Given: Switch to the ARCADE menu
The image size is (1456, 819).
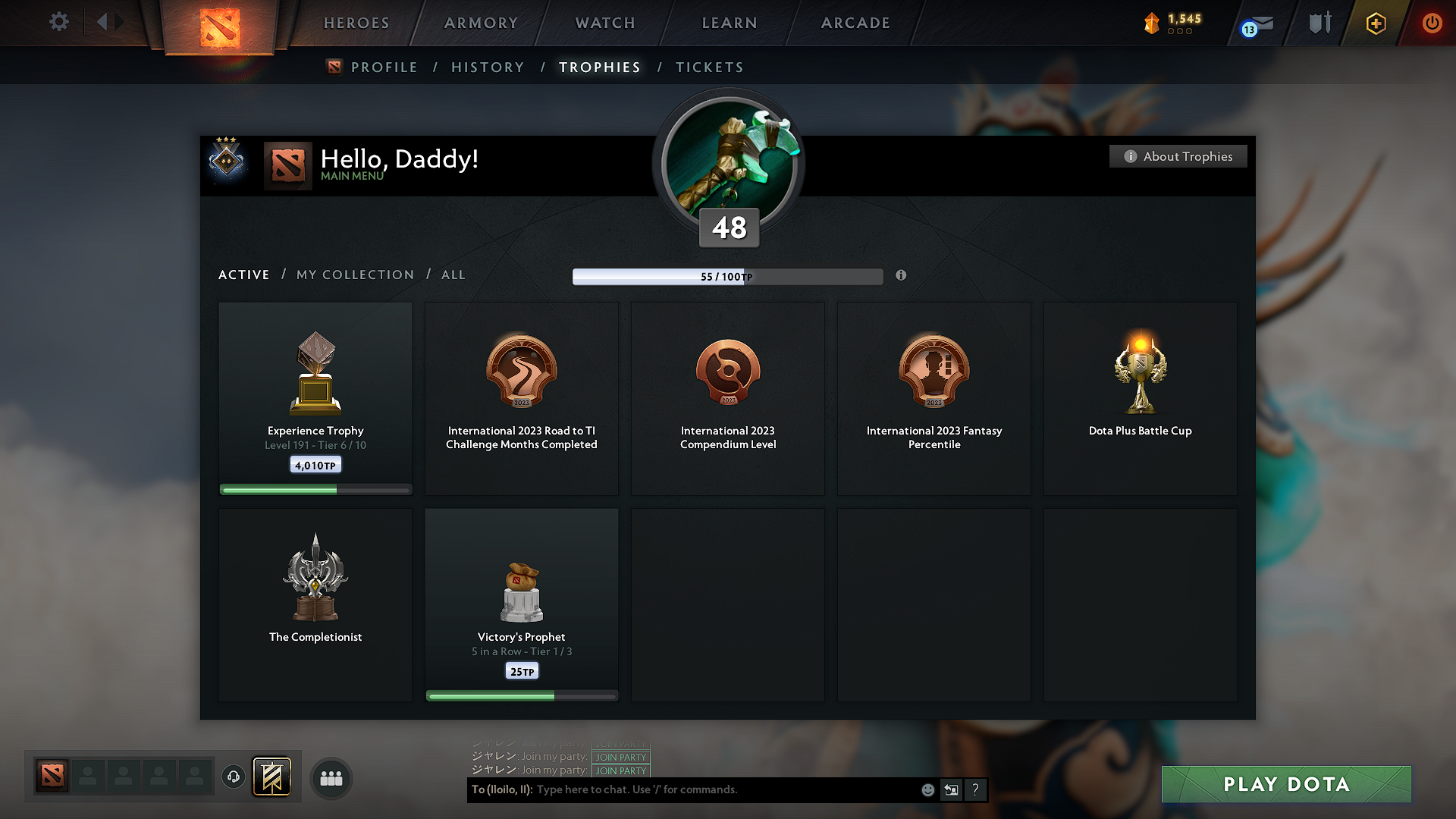Looking at the screenshot, I should [855, 23].
